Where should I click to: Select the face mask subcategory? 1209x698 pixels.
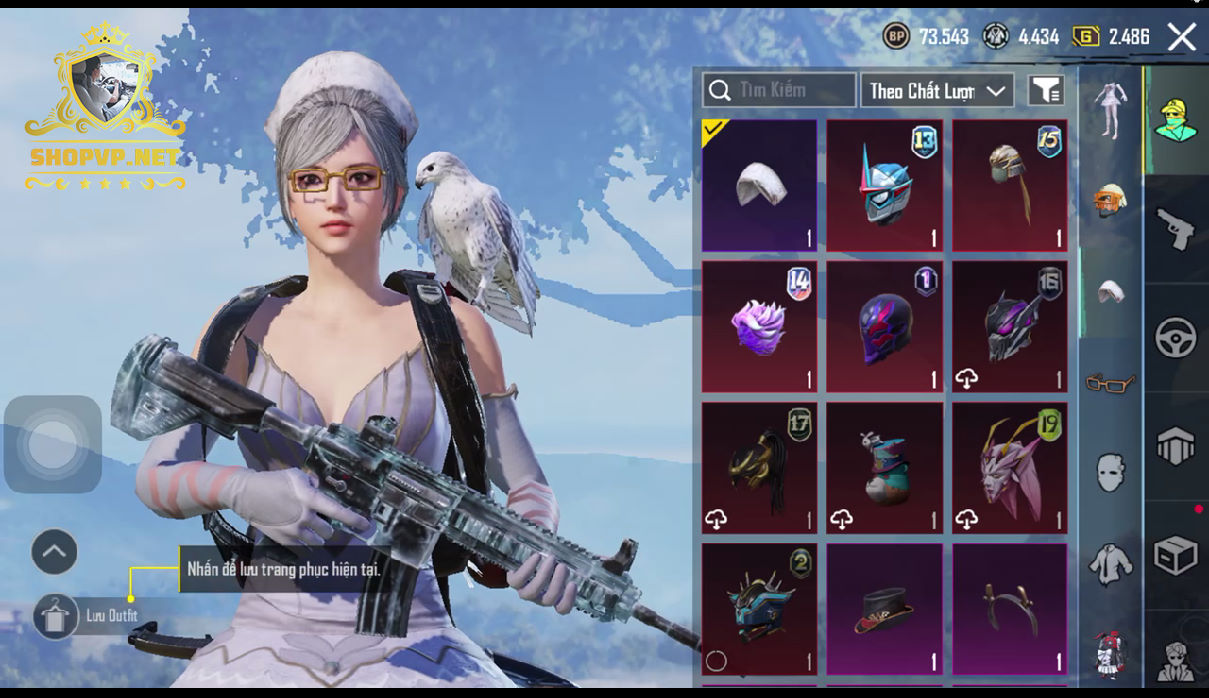1110,471
